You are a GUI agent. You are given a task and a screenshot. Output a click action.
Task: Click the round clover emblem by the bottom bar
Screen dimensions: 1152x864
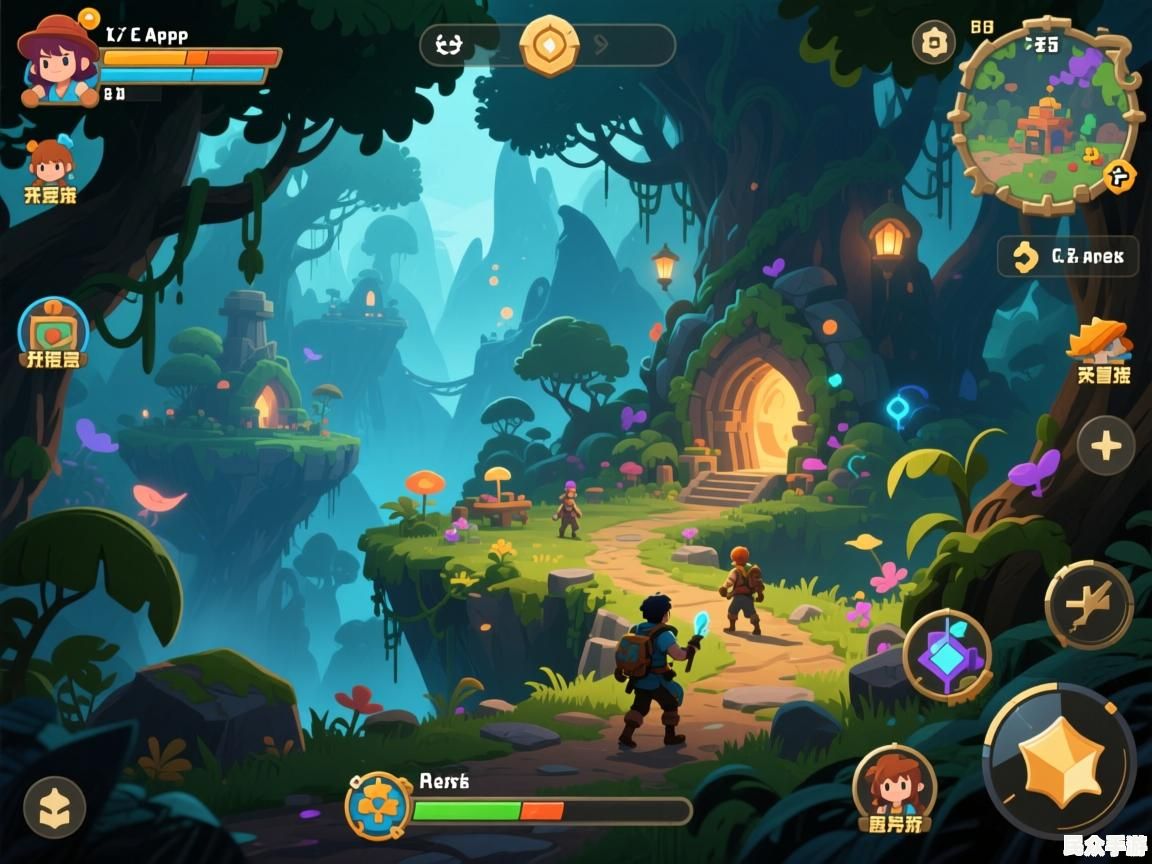click(379, 805)
